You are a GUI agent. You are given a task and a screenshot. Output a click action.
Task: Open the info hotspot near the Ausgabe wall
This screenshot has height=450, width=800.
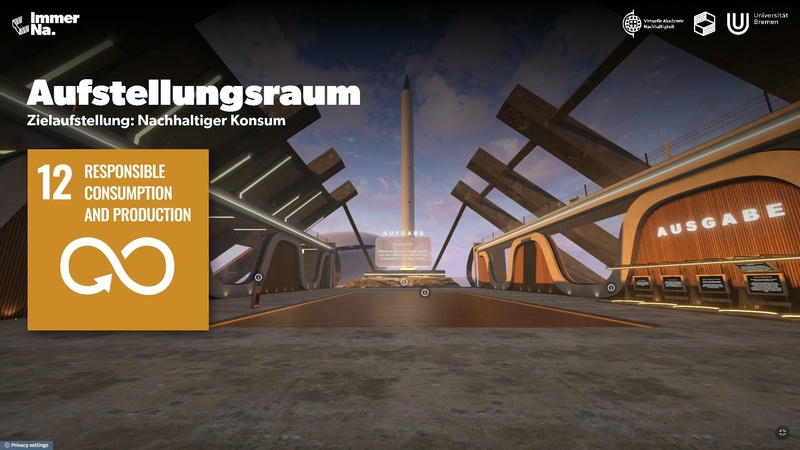pos(611,287)
